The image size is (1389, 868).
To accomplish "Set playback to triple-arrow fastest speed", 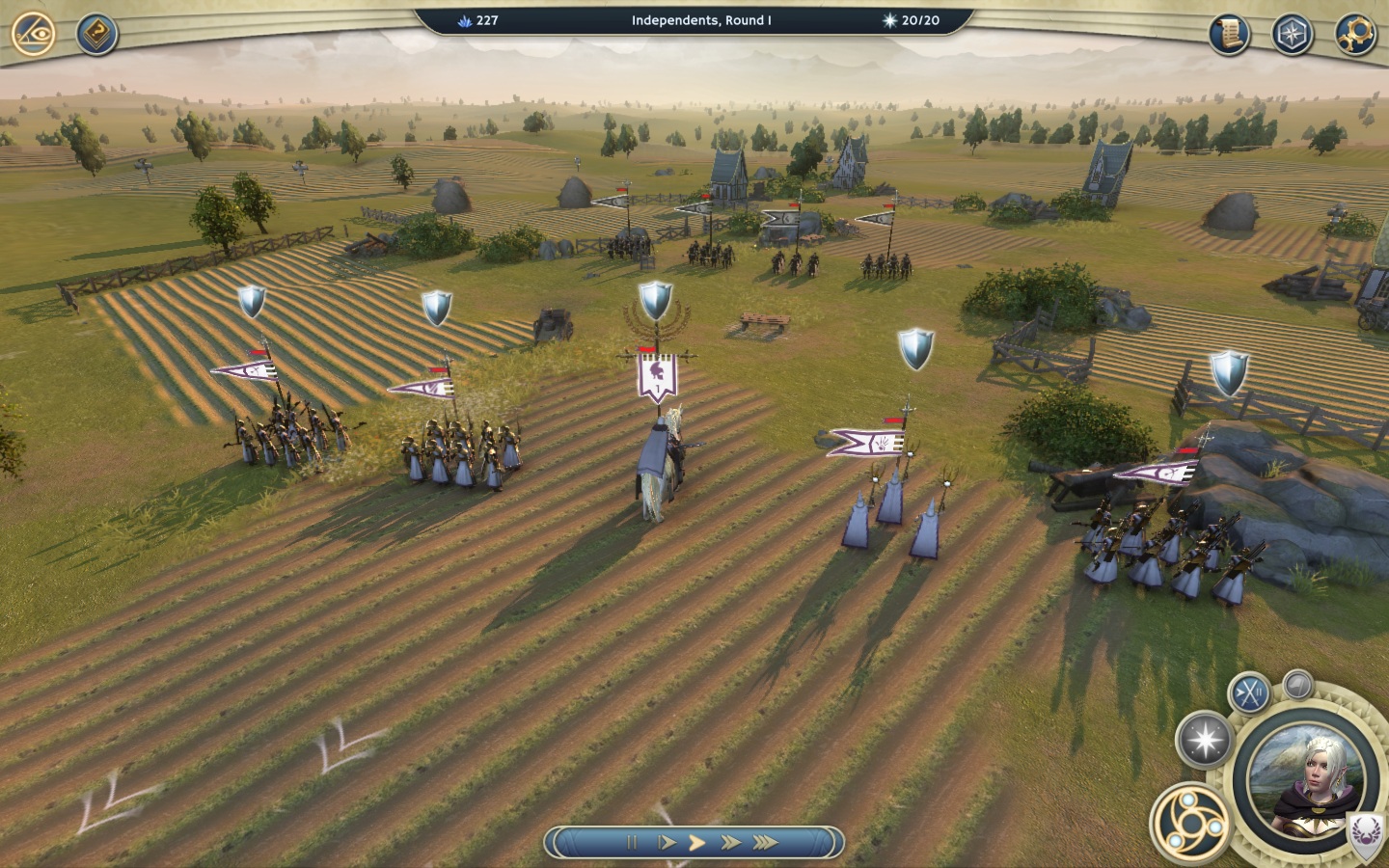I will tap(766, 842).
